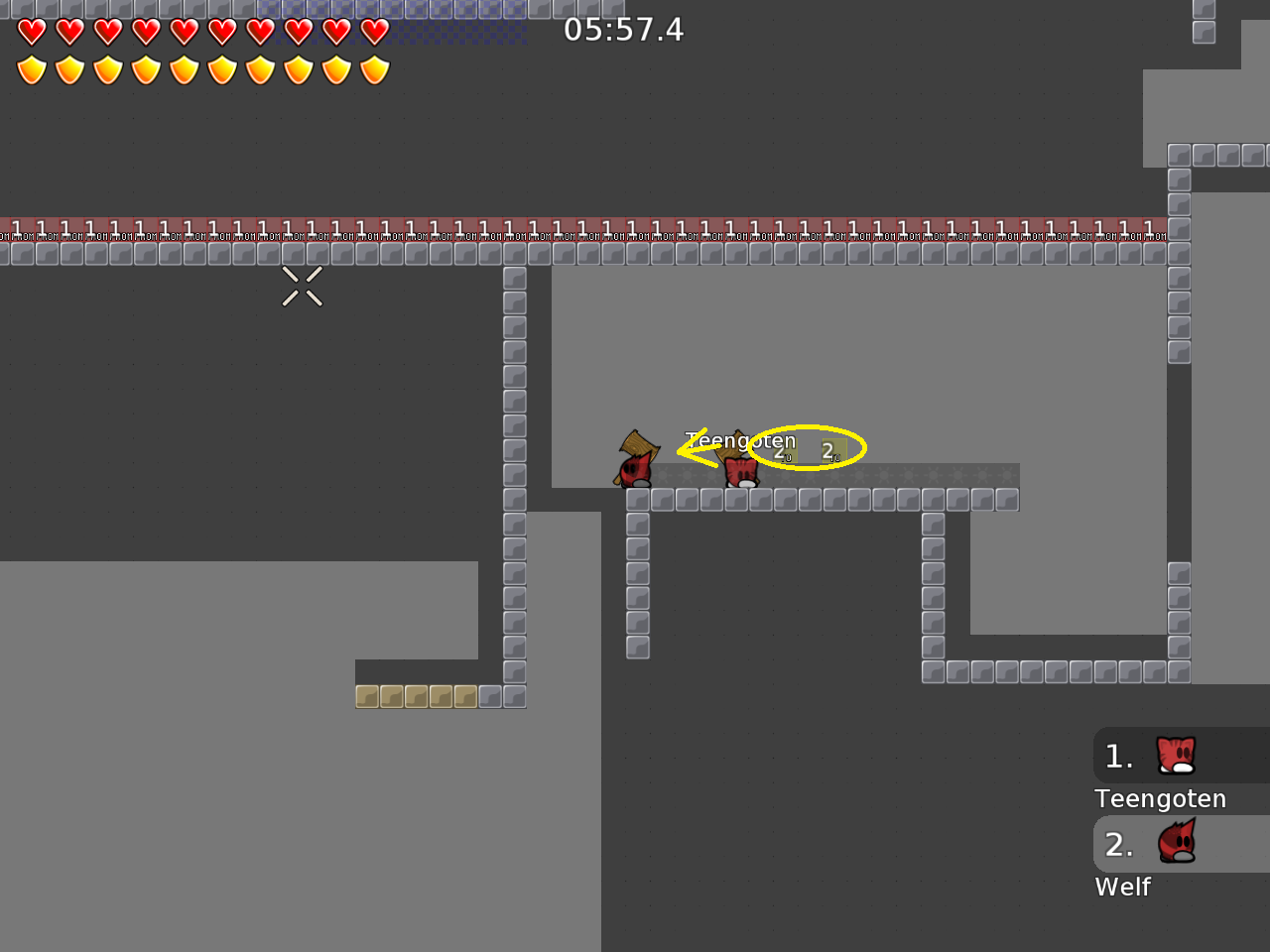The height and width of the screenshot is (952, 1270).
Task: Select the last heart in the health row
Action: [x=373, y=32]
